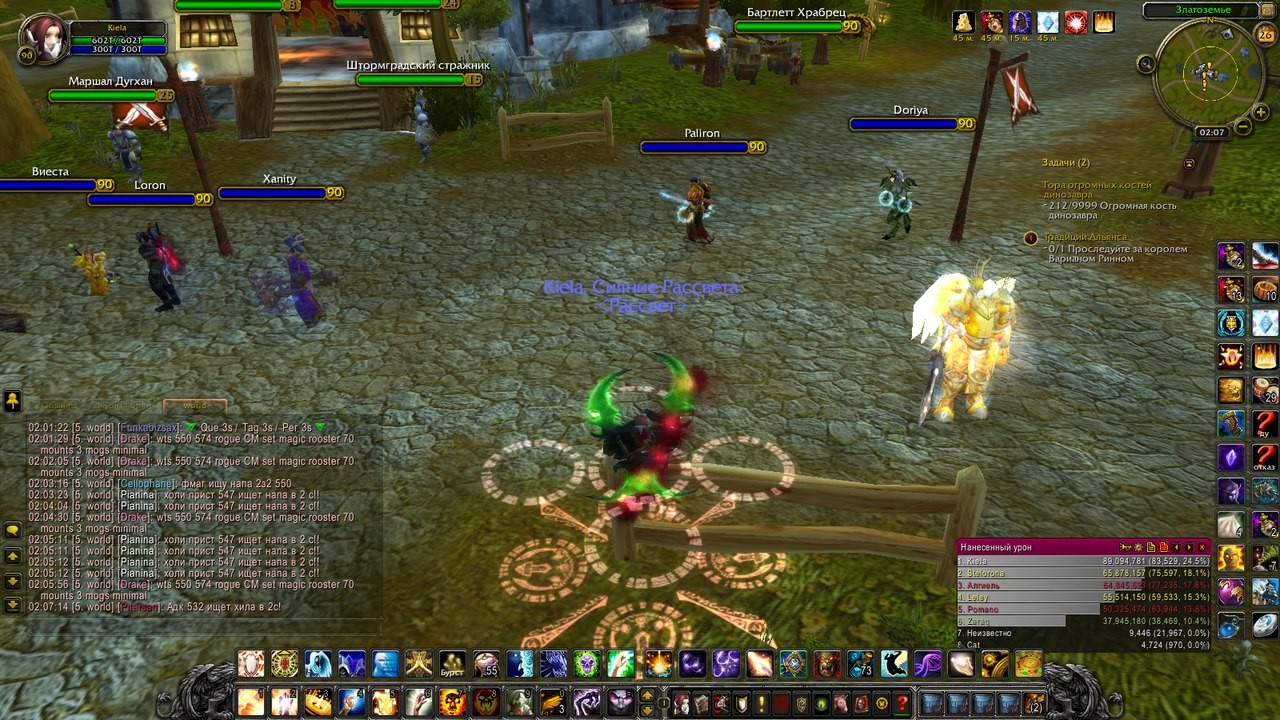Click the yellow exclamation mark micro menu button
This screenshot has height=720, width=1280.
pos(761,703)
